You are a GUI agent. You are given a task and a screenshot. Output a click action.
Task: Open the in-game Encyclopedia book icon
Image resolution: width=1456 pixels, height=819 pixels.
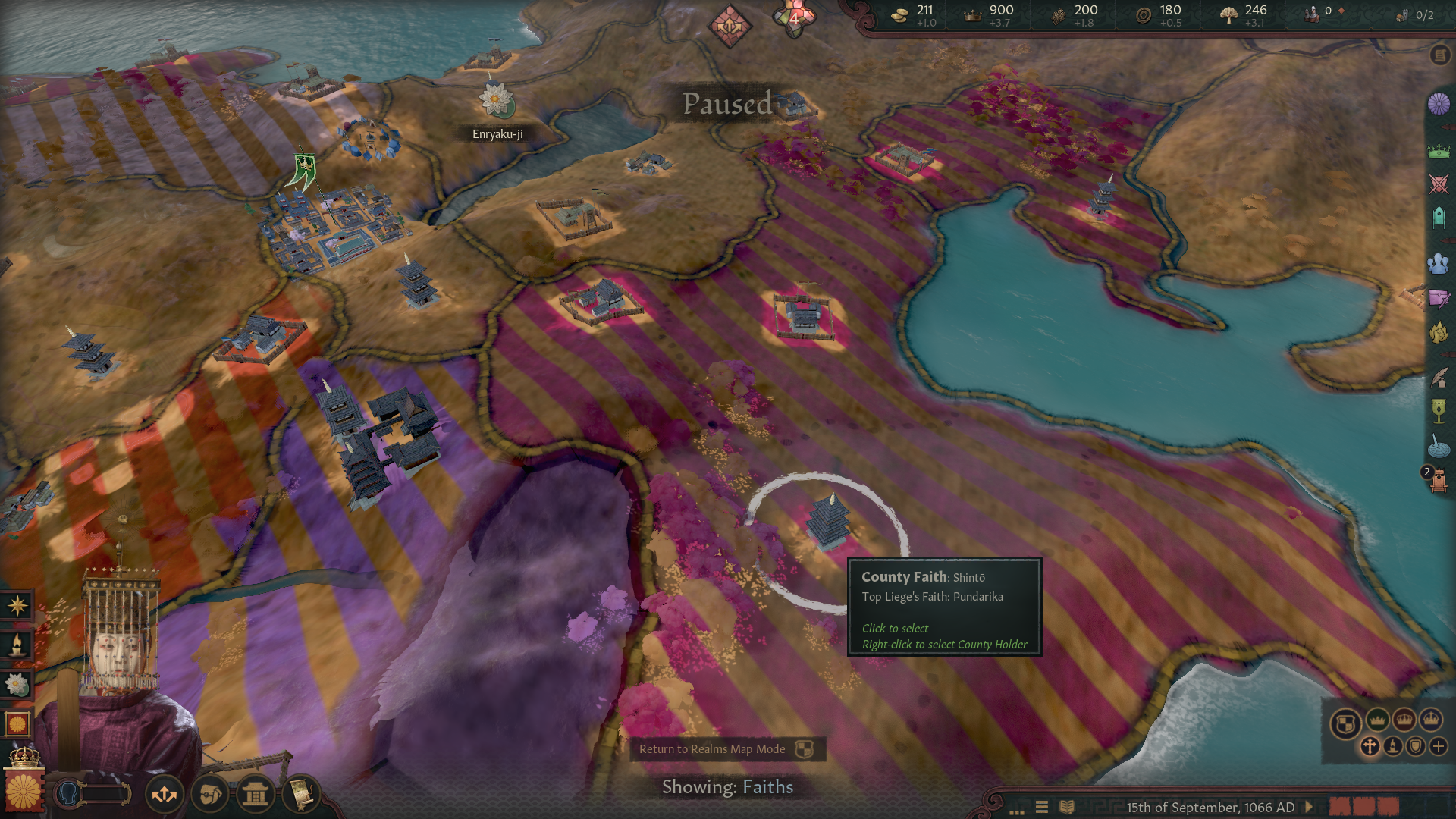point(1068,808)
